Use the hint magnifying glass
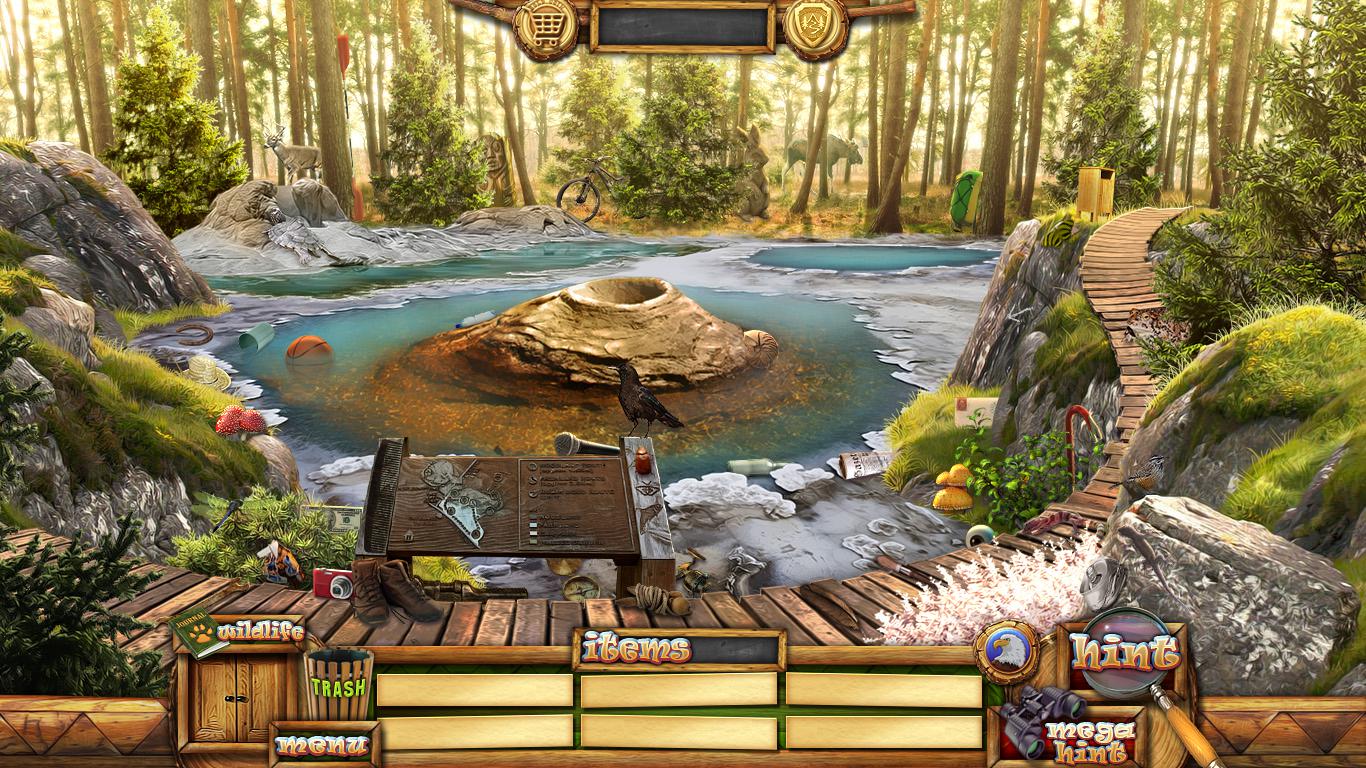Viewport: 1366px width, 768px height. [1125, 655]
